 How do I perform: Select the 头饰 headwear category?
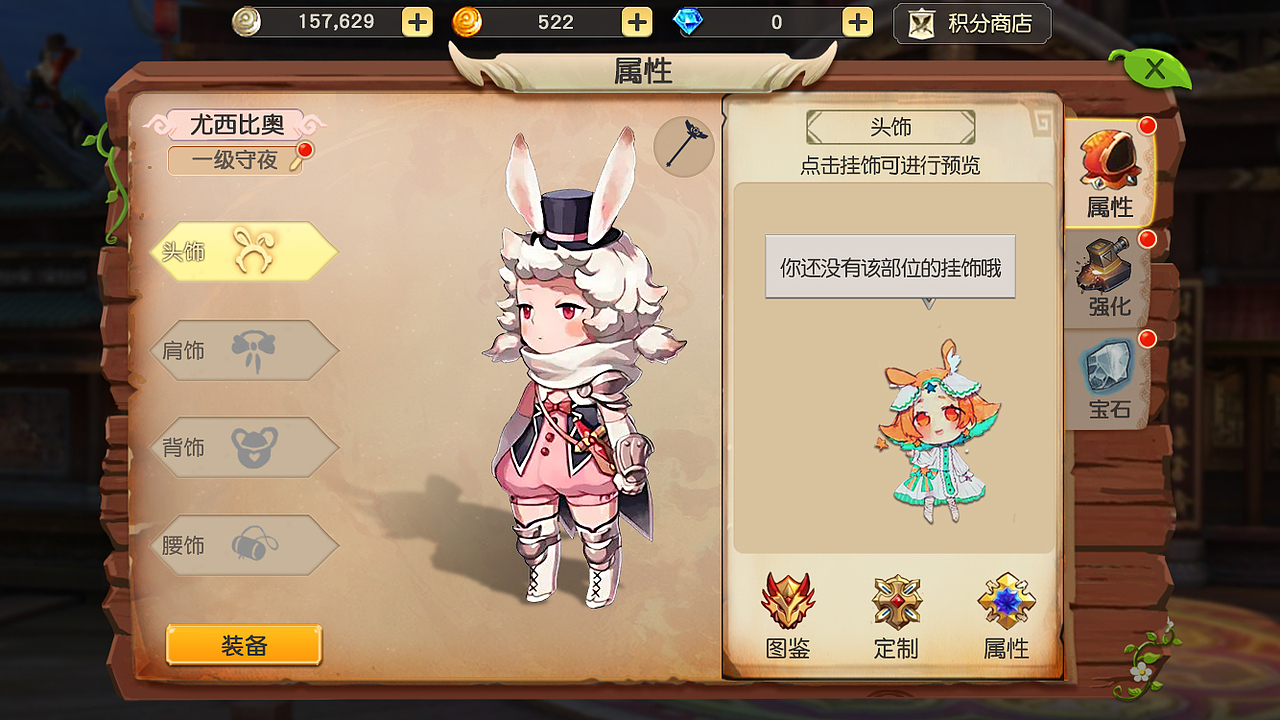pyautogui.click(x=245, y=254)
